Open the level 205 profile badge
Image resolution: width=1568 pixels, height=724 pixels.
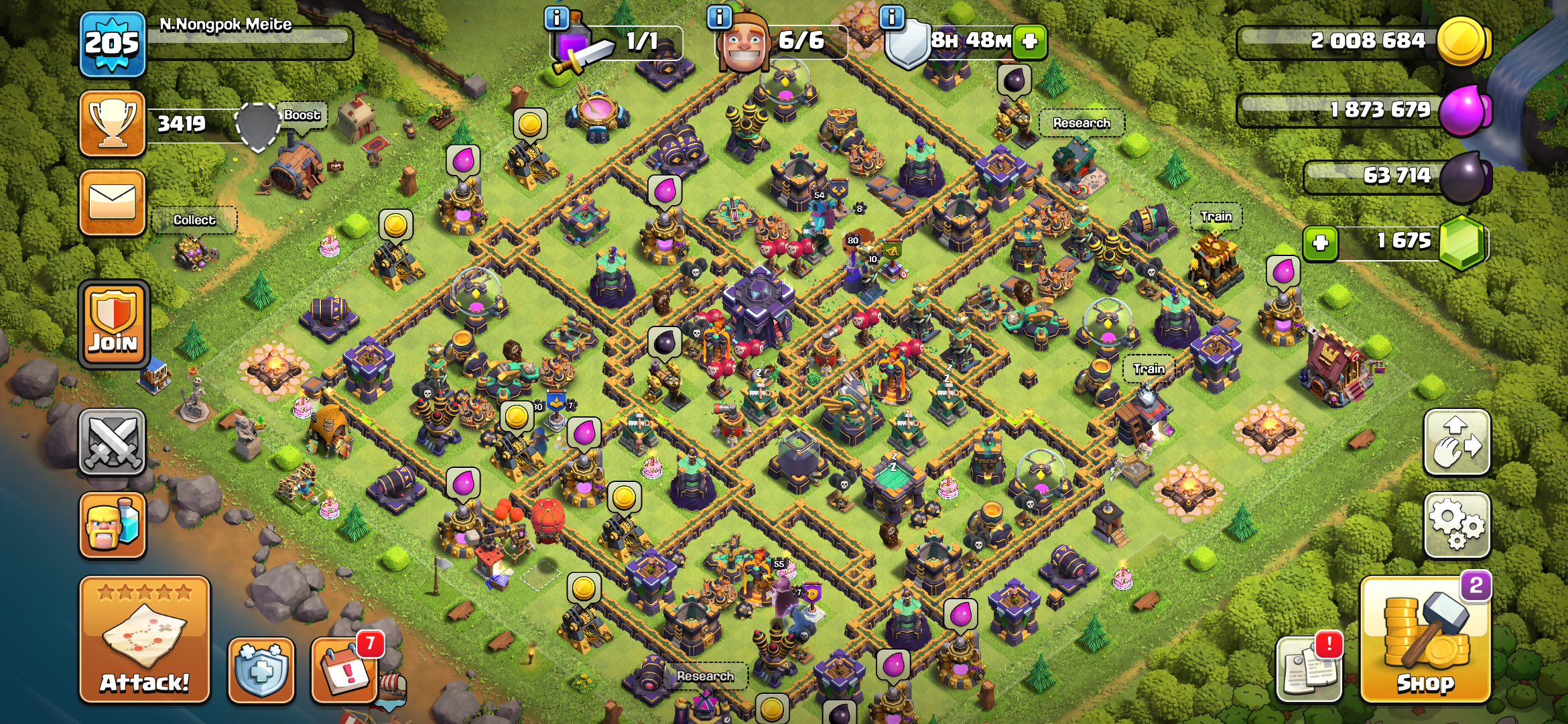113,44
